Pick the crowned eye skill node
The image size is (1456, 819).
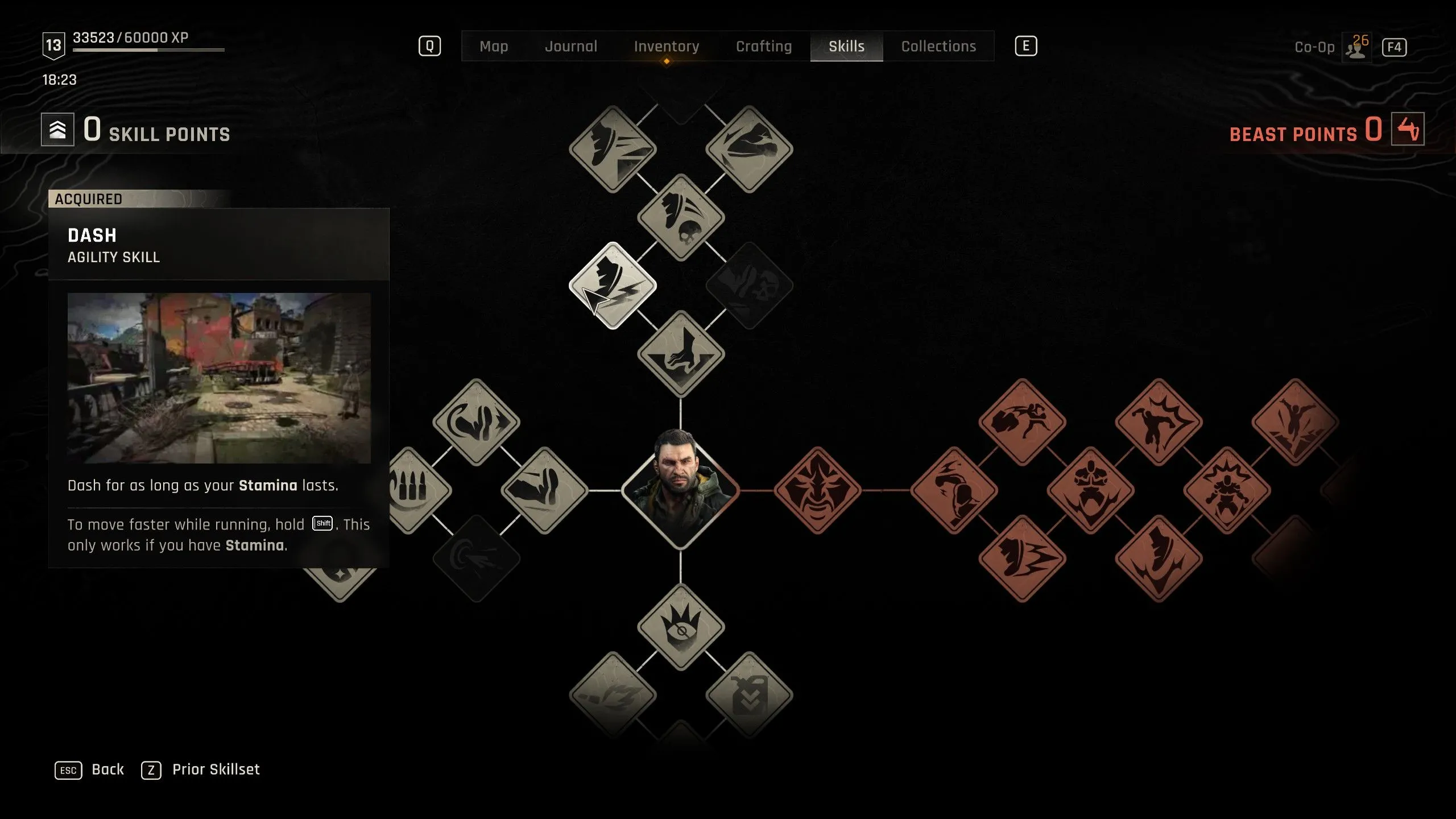coord(681,627)
